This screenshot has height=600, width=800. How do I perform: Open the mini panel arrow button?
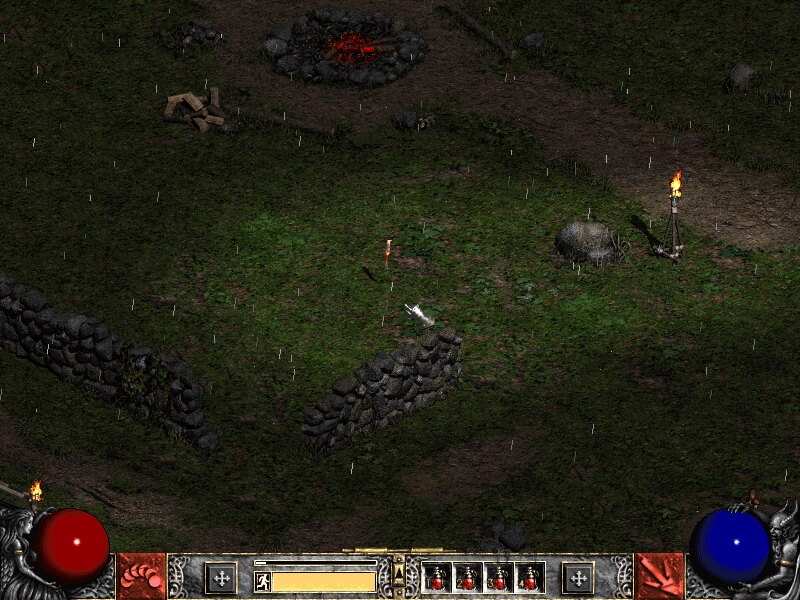click(x=399, y=572)
